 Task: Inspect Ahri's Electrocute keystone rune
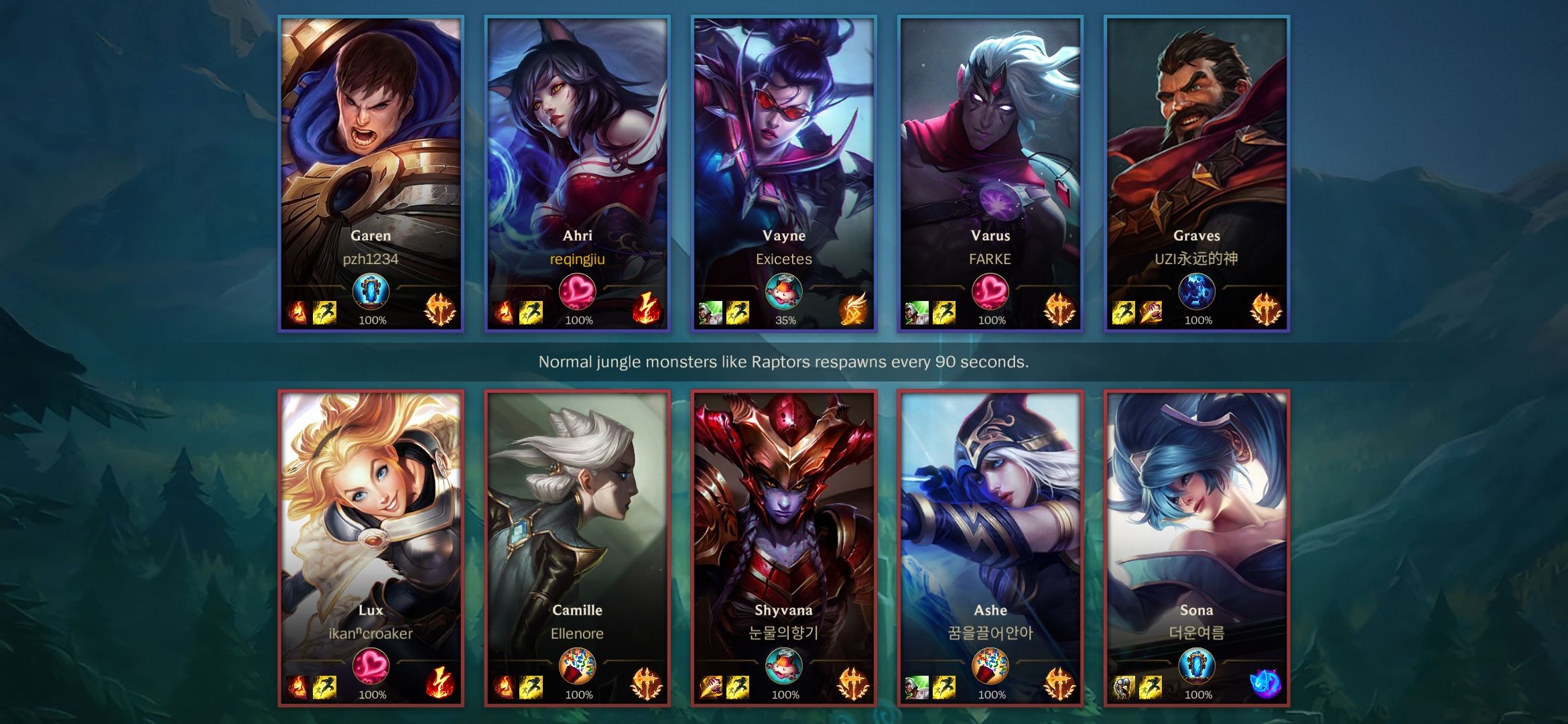[x=646, y=310]
